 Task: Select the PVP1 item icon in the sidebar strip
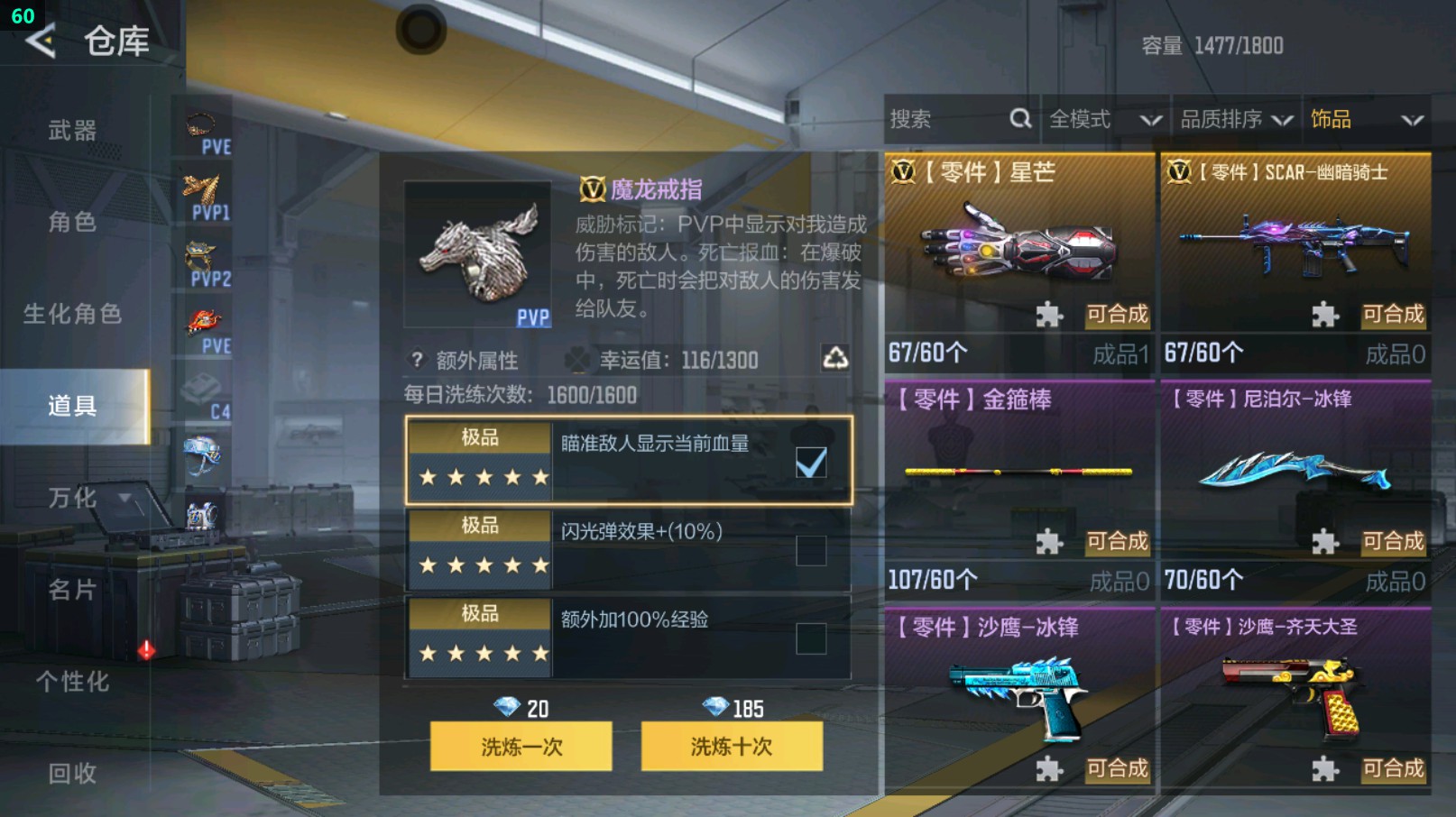point(202,189)
